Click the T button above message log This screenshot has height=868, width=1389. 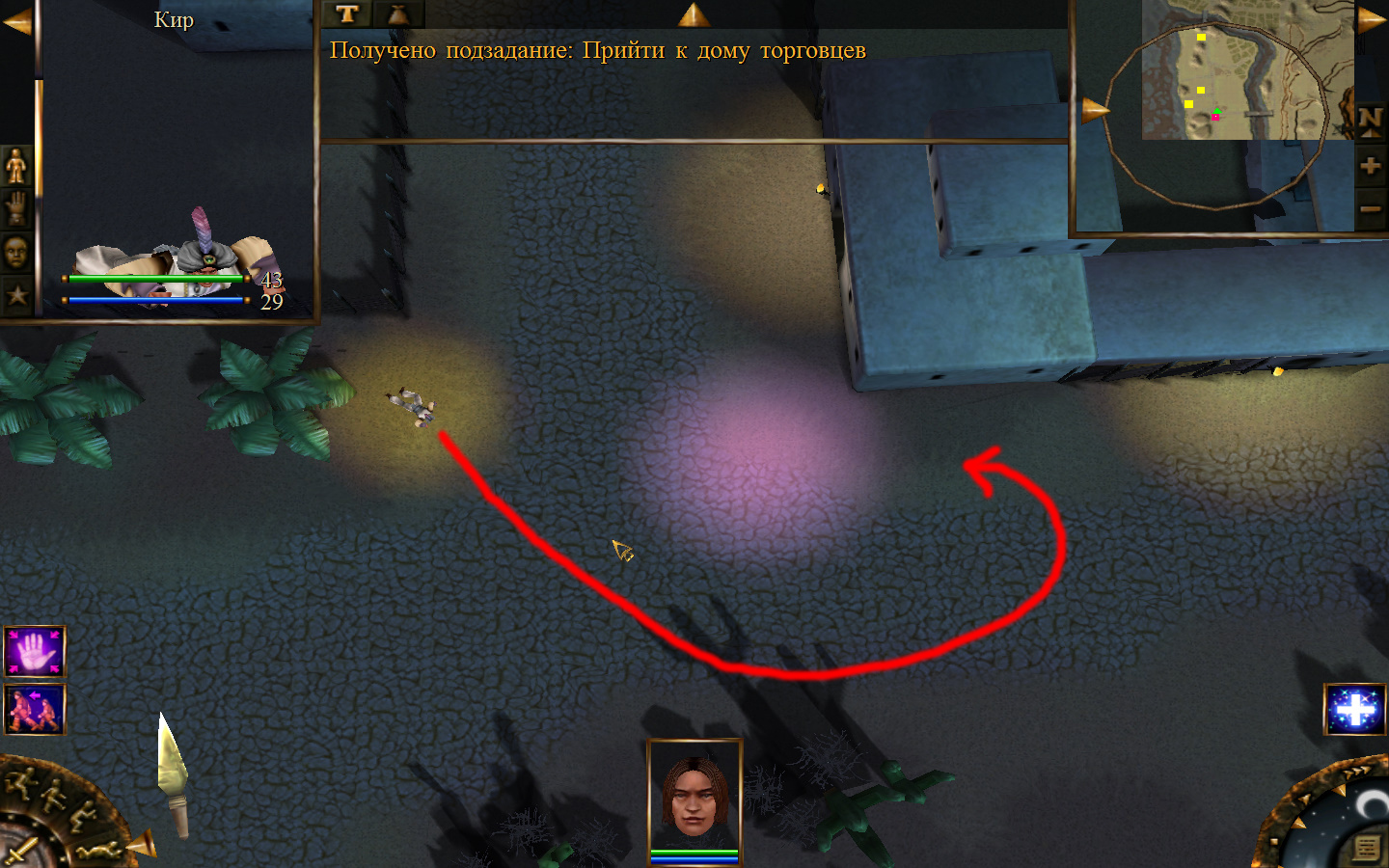point(347,14)
